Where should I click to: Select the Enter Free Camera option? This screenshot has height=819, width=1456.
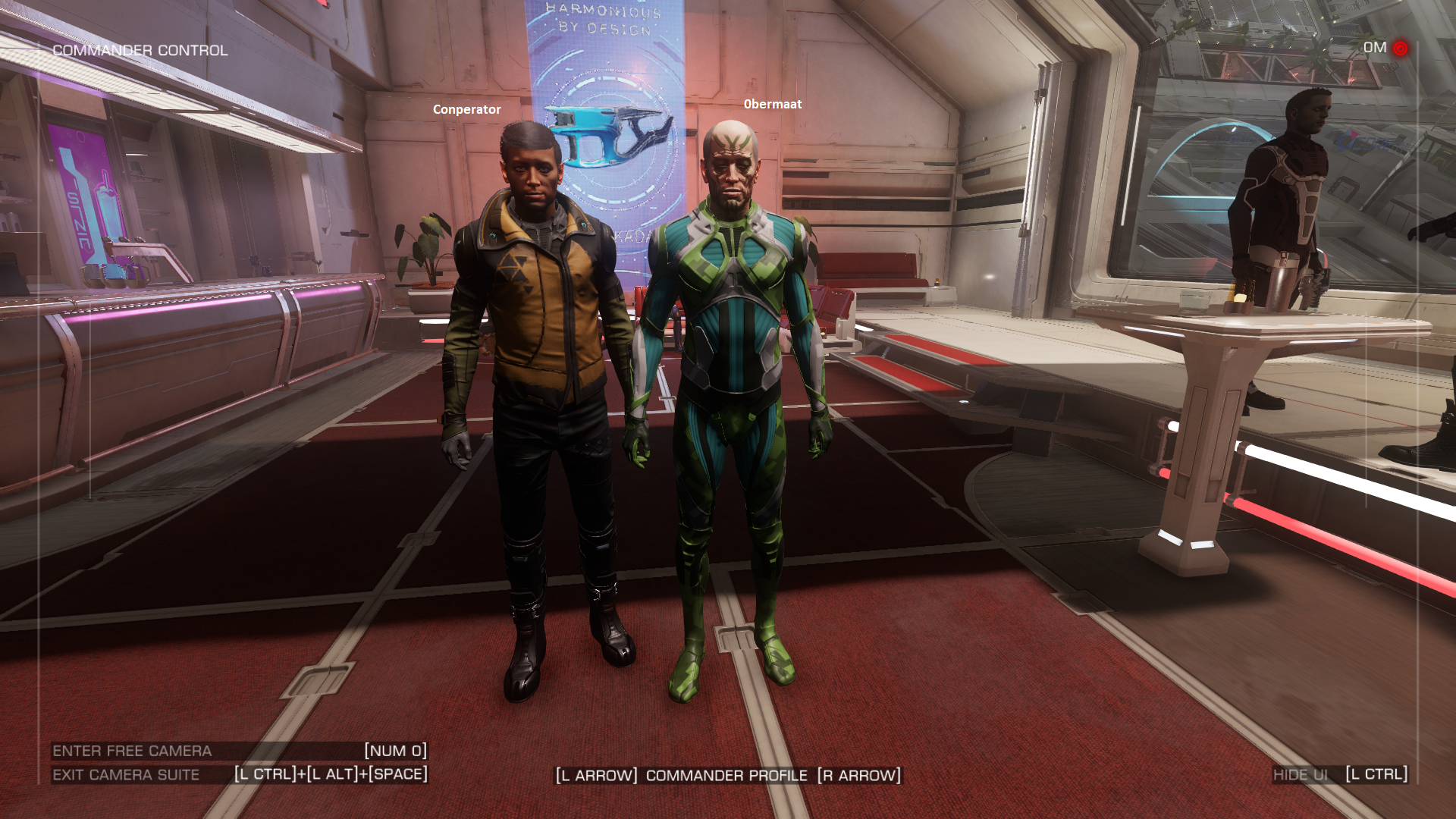[132, 751]
